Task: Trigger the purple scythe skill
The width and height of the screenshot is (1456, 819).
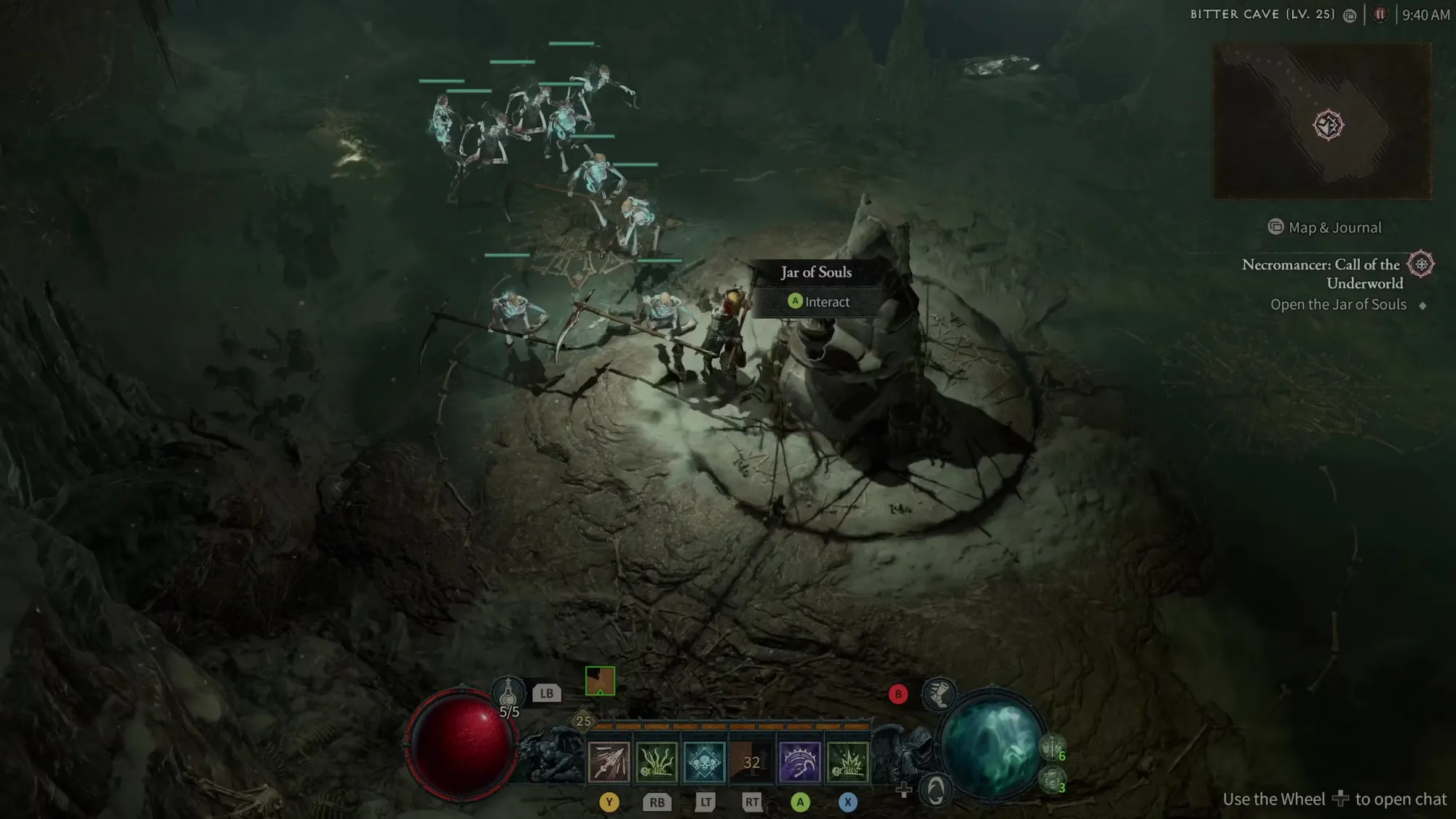Action: pos(799,762)
